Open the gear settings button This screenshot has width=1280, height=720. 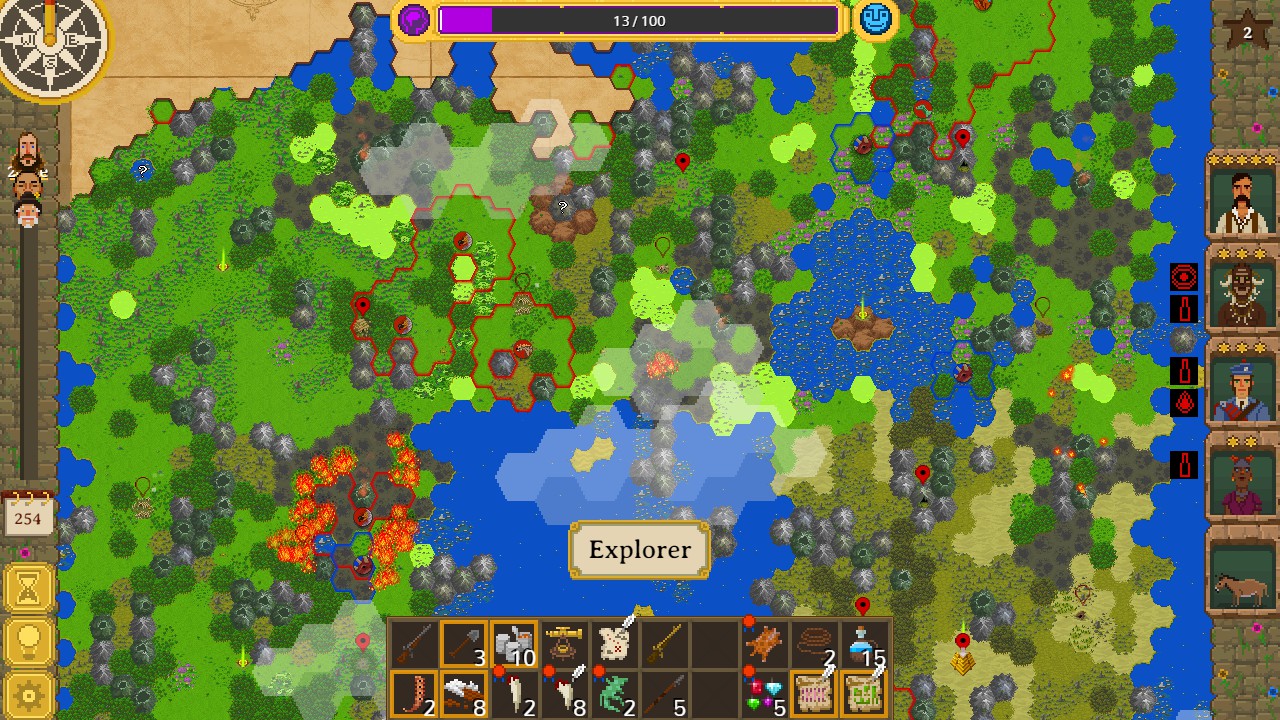click(28, 695)
